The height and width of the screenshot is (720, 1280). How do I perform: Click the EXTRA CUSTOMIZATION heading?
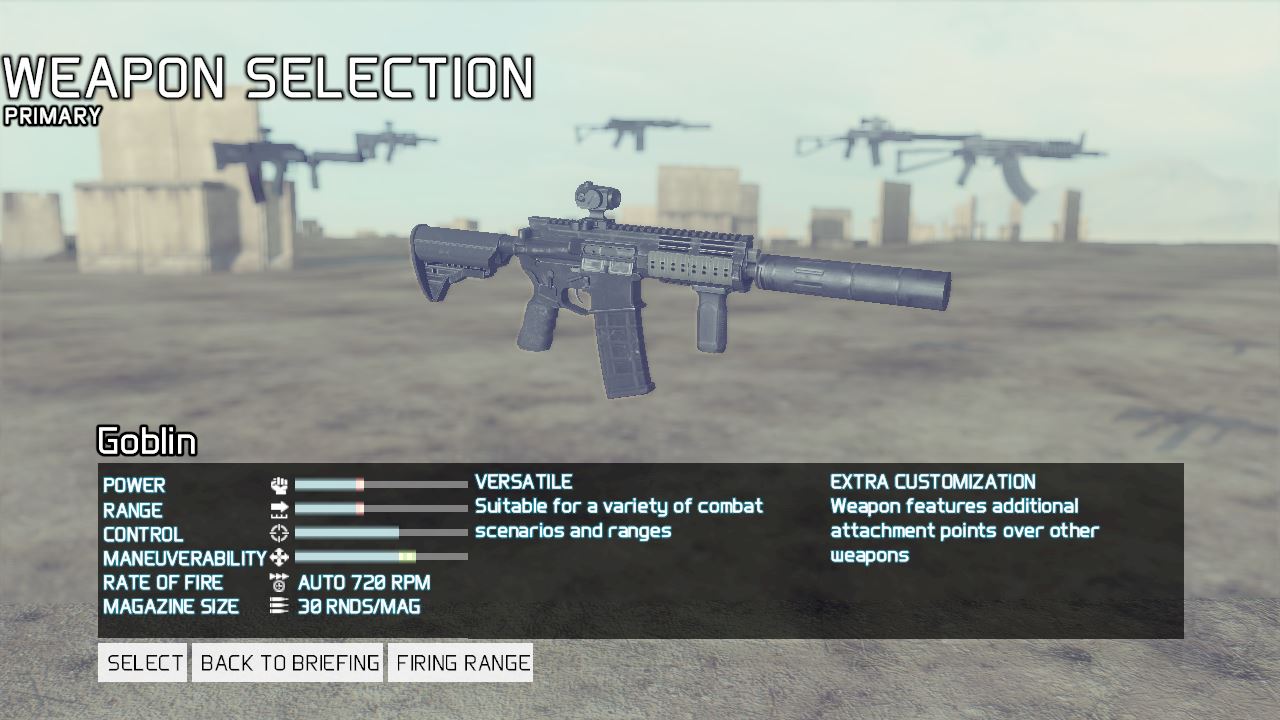[x=931, y=481]
